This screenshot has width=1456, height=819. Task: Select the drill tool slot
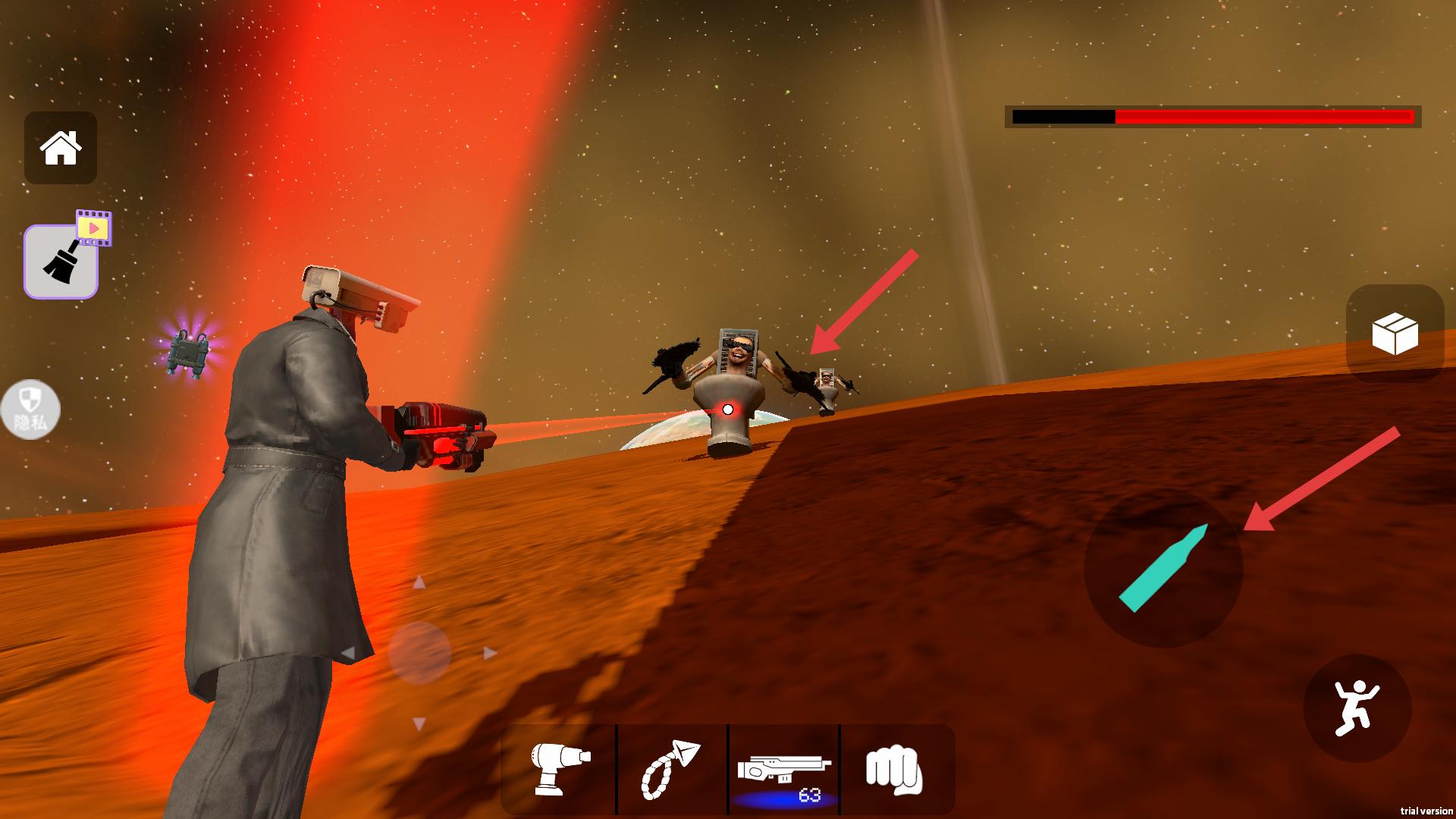point(560,769)
